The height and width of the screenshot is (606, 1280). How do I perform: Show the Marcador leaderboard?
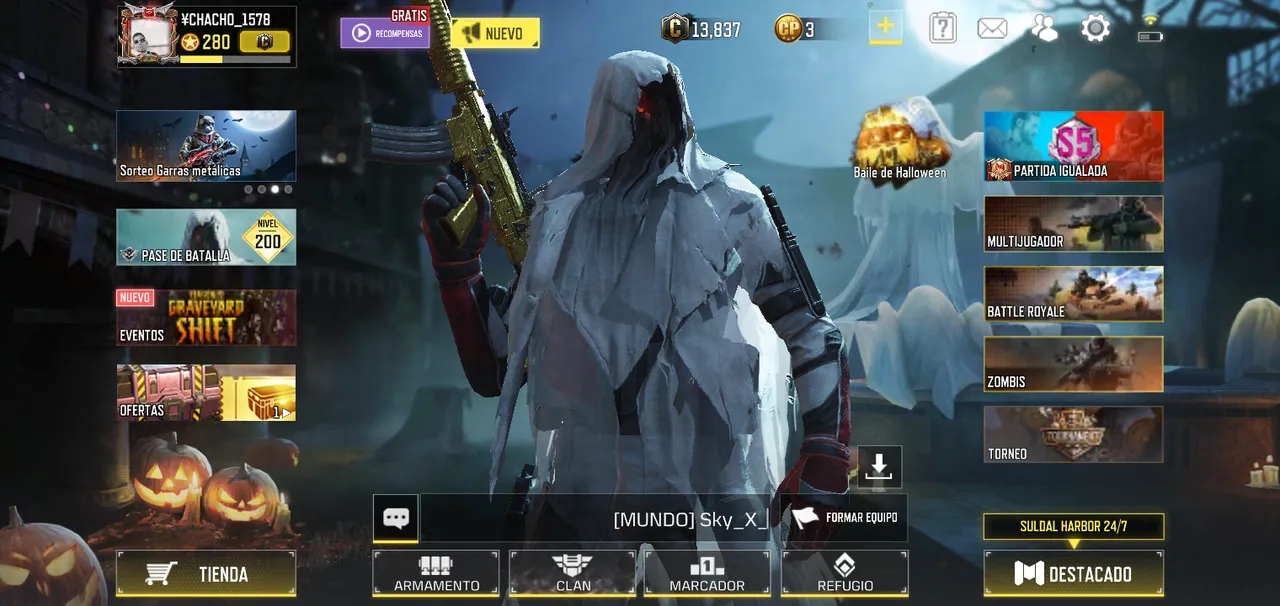pos(707,574)
